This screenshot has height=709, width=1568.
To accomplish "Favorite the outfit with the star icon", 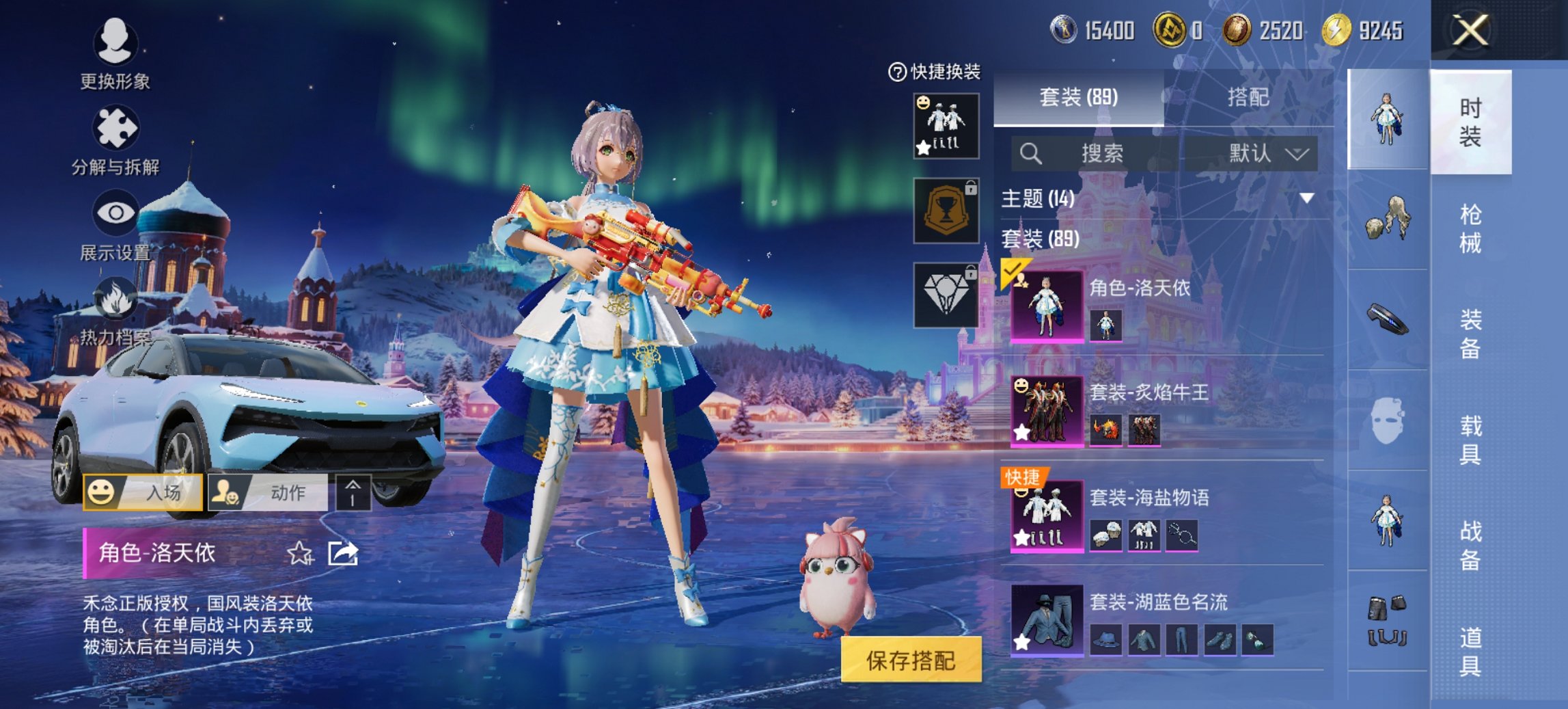I will pos(299,553).
